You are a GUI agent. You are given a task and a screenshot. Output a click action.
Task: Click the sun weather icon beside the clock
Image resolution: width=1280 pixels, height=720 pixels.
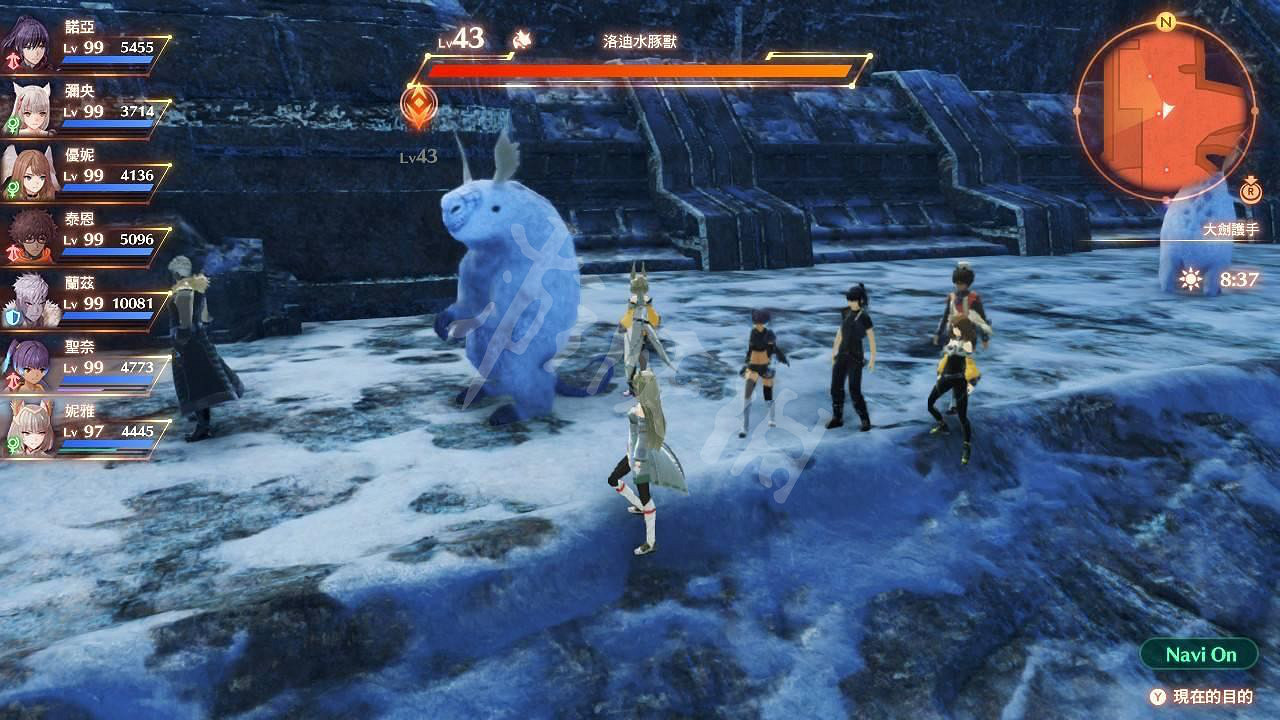pos(1190,277)
